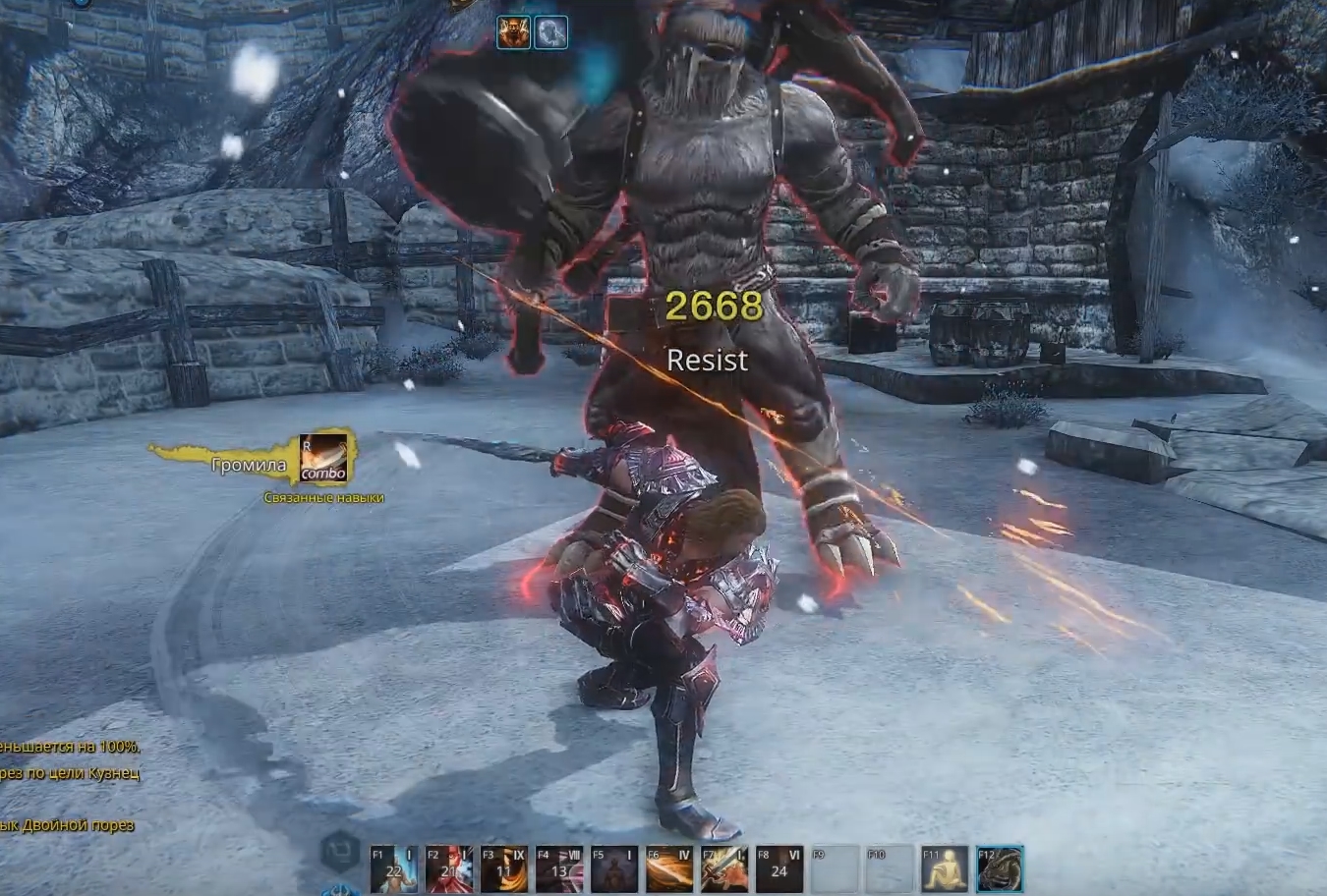This screenshot has width=1327, height=896.
Task: Trigger the F3 skill with rank IX
Action: pos(503,868)
